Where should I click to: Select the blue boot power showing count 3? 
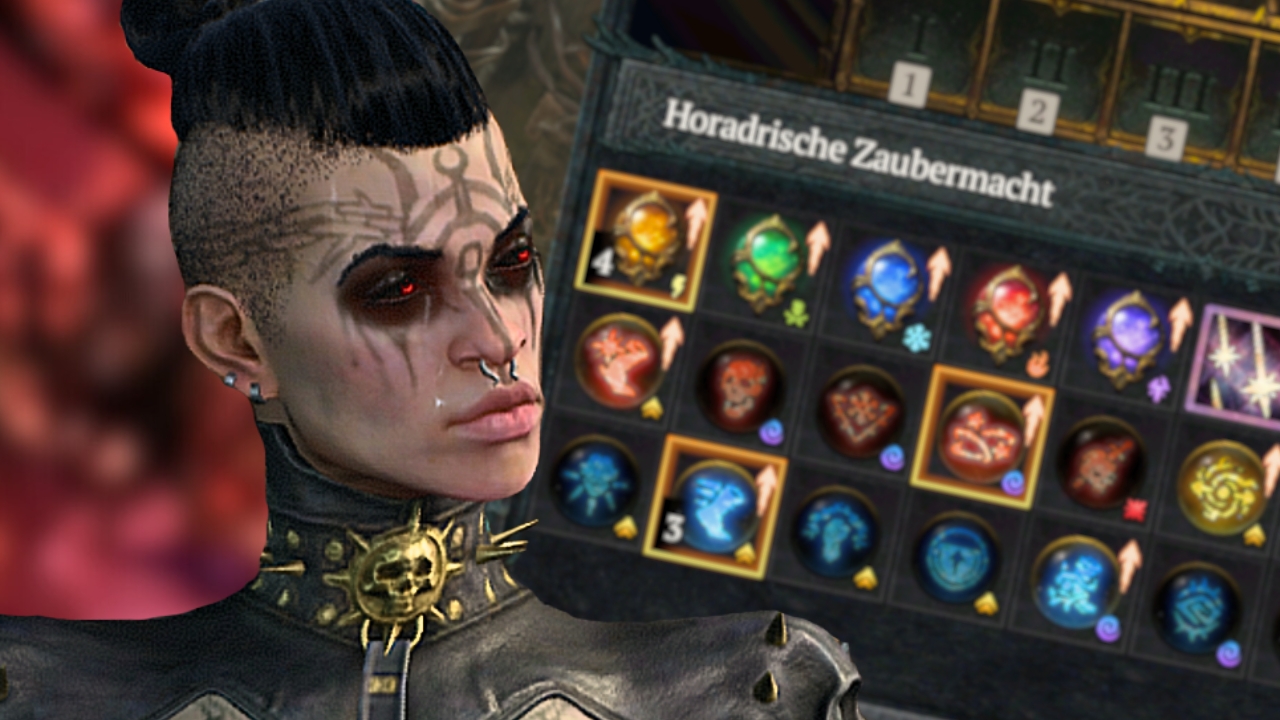point(716,507)
